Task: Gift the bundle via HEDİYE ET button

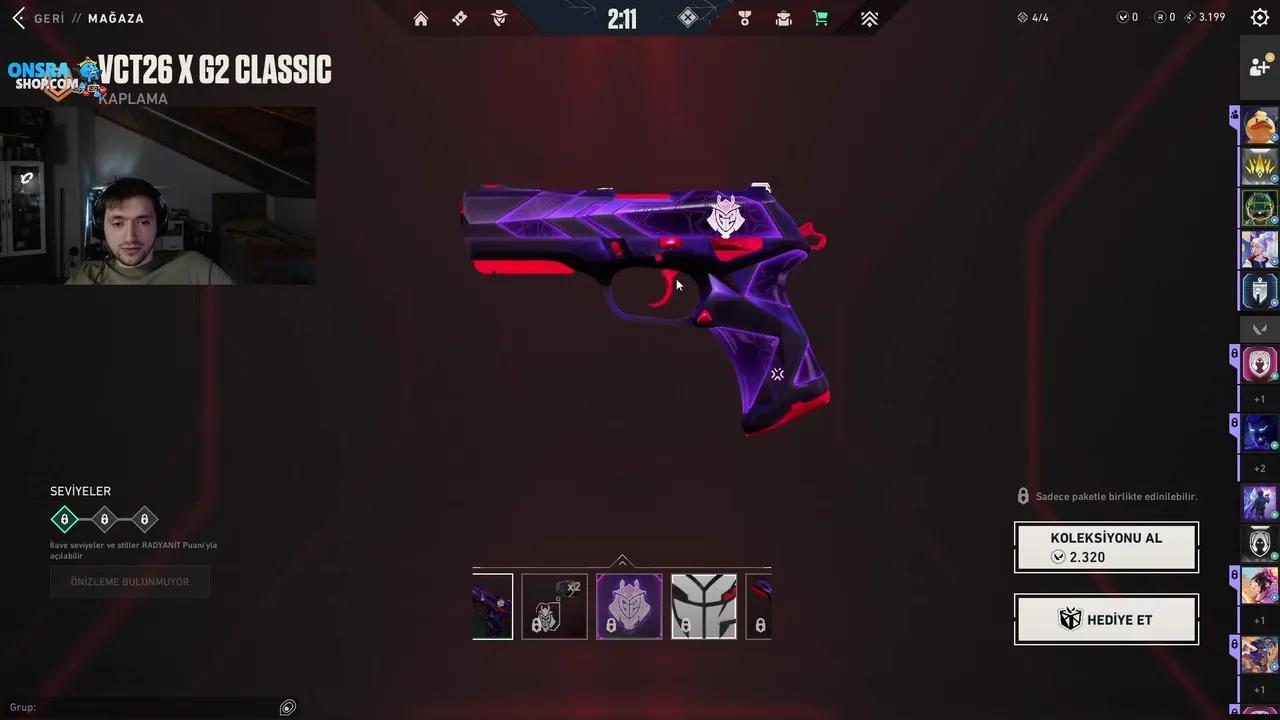Action: coord(1106,619)
